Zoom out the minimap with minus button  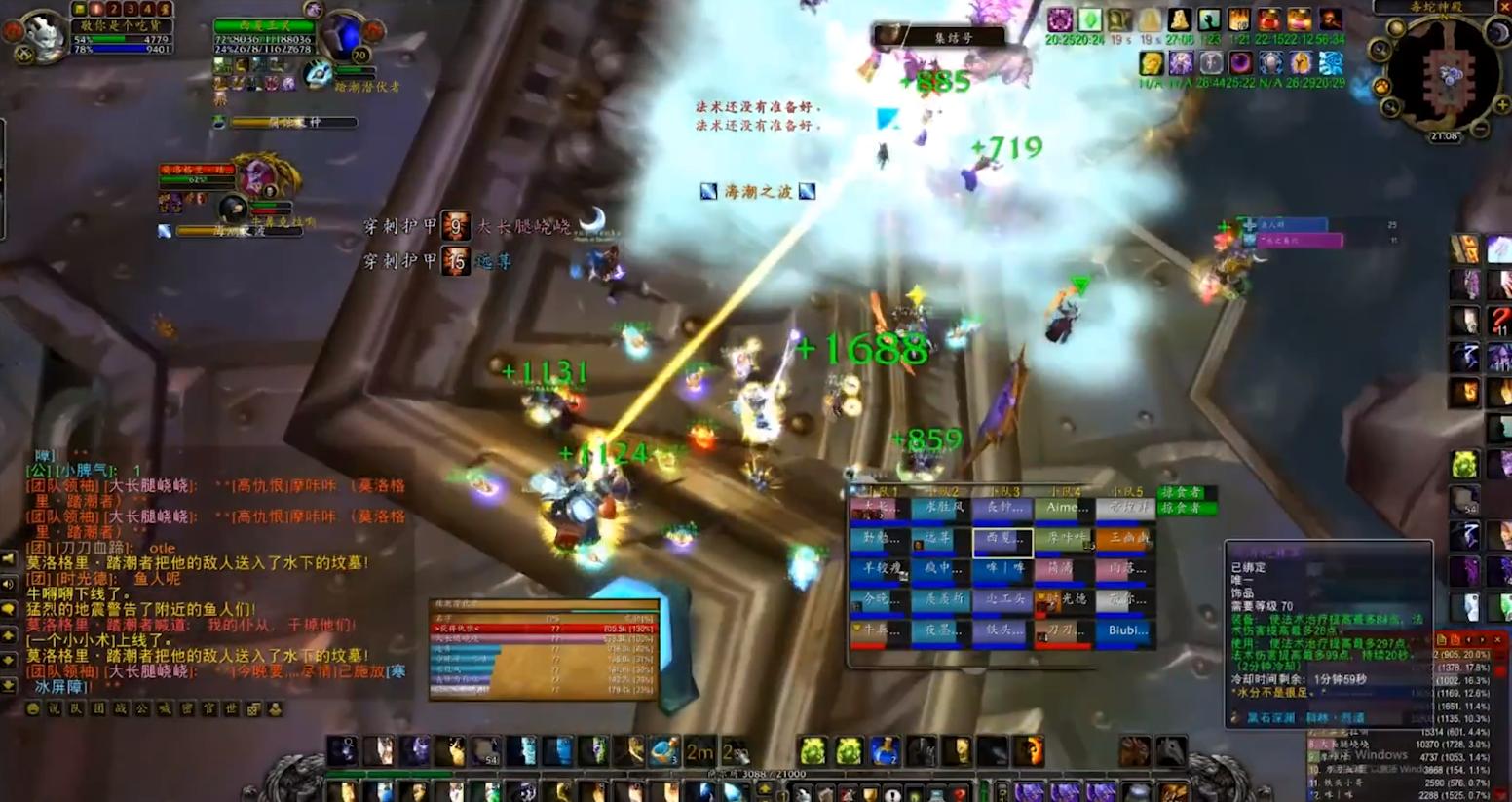pos(1478,128)
